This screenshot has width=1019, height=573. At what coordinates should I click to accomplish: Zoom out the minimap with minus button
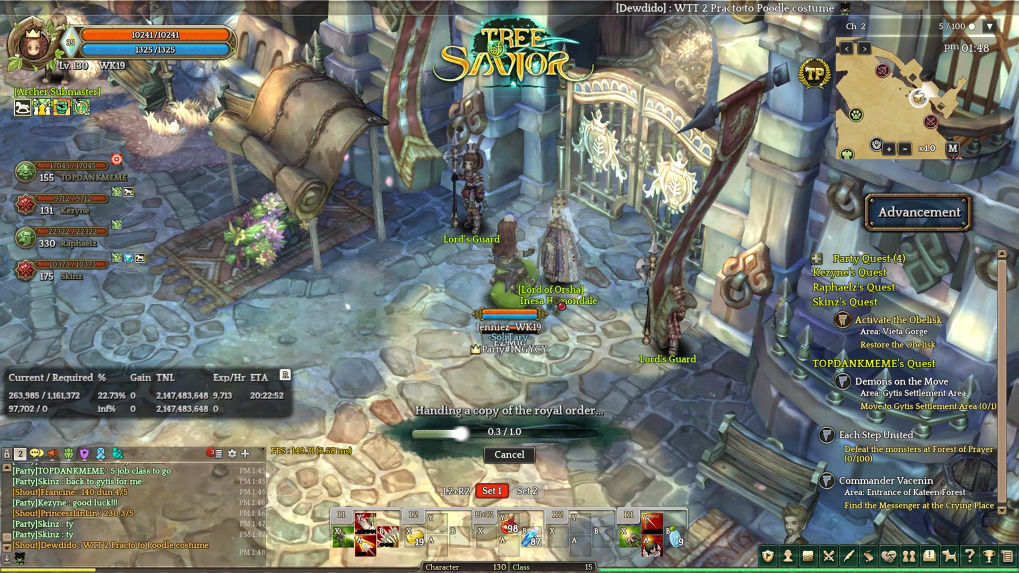(905, 148)
